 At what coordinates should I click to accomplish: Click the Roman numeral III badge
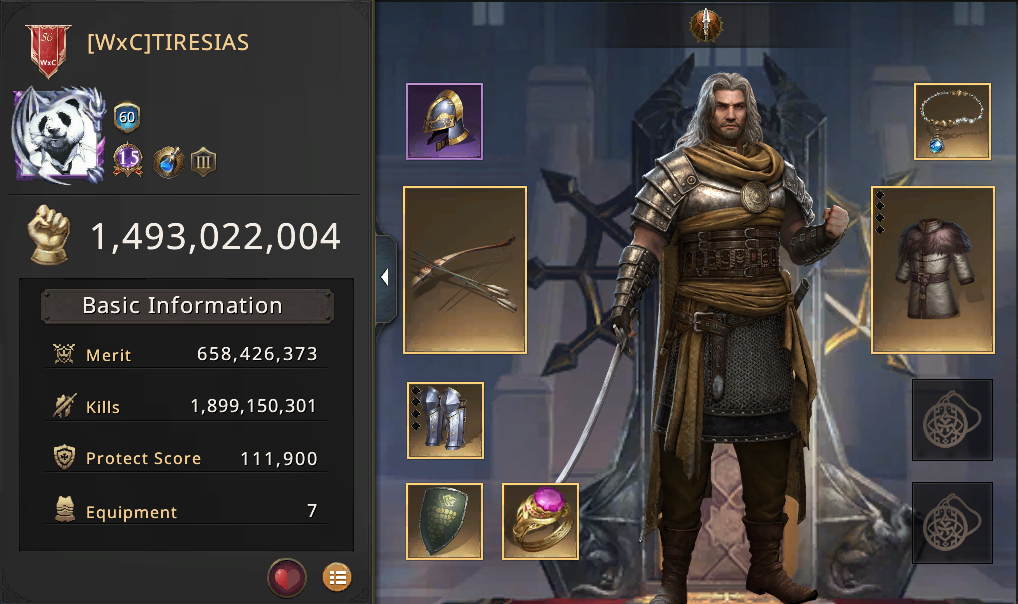(x=204, y=161)
